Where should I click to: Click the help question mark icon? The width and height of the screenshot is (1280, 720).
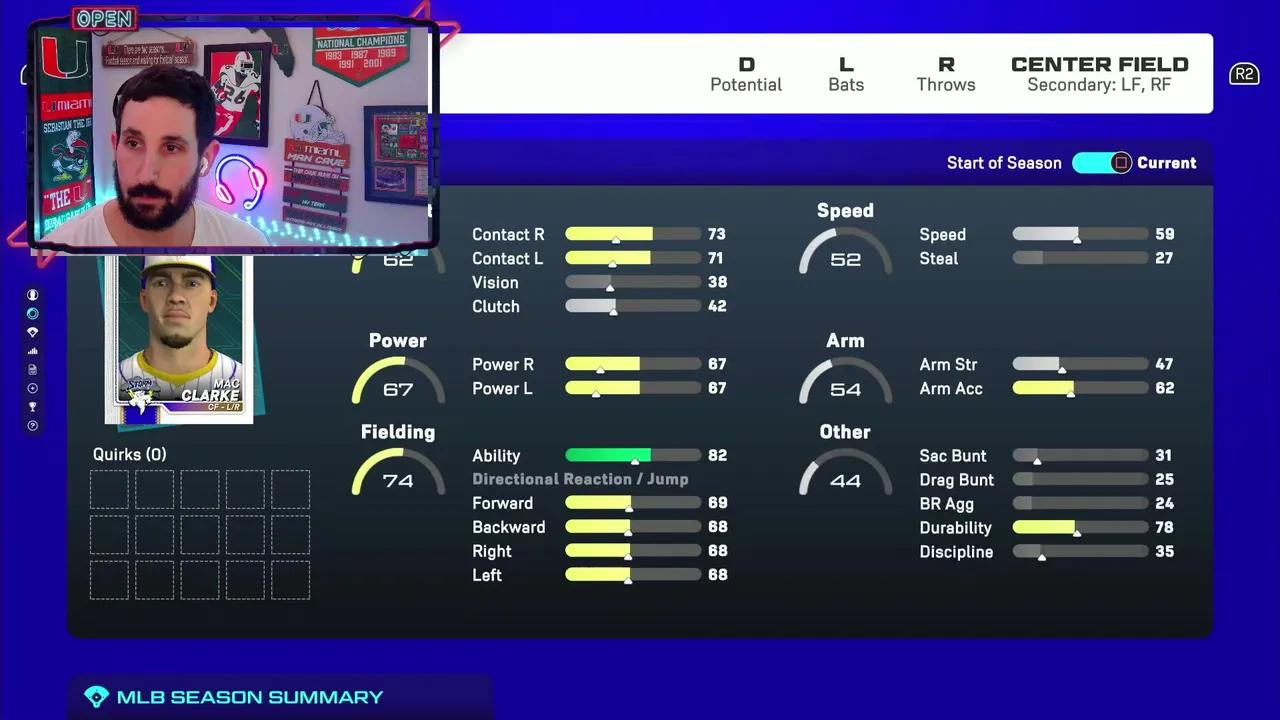[32, 425]
